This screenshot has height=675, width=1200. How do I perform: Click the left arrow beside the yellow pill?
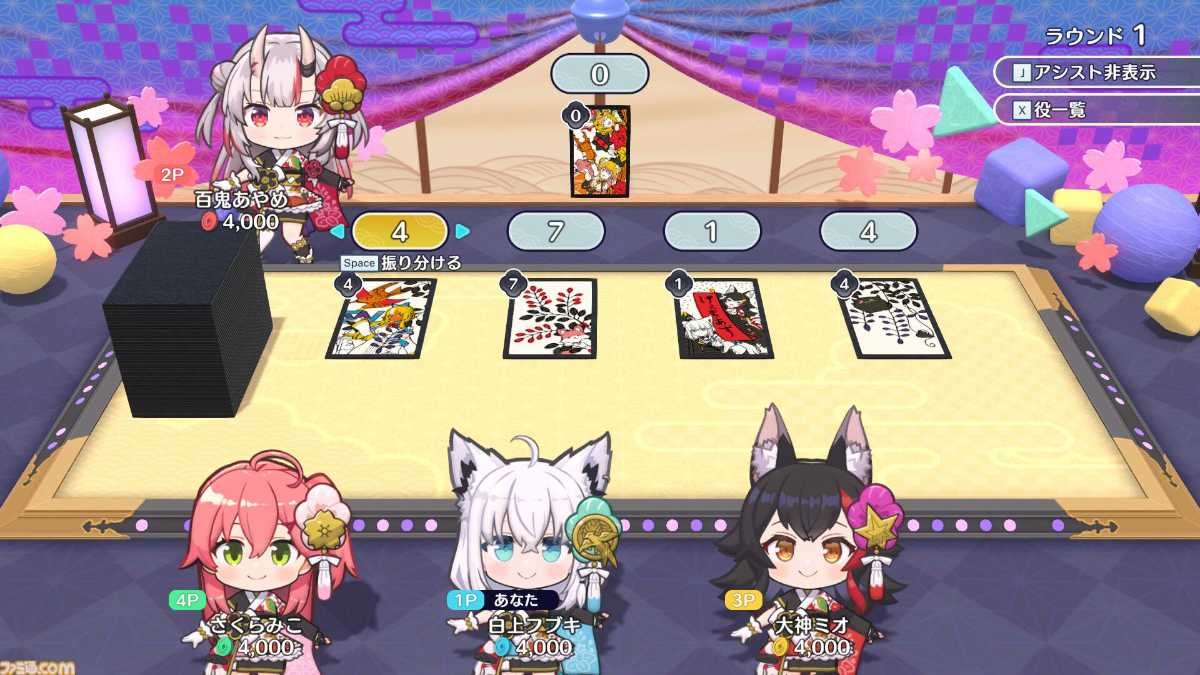[x=337, y=232]
